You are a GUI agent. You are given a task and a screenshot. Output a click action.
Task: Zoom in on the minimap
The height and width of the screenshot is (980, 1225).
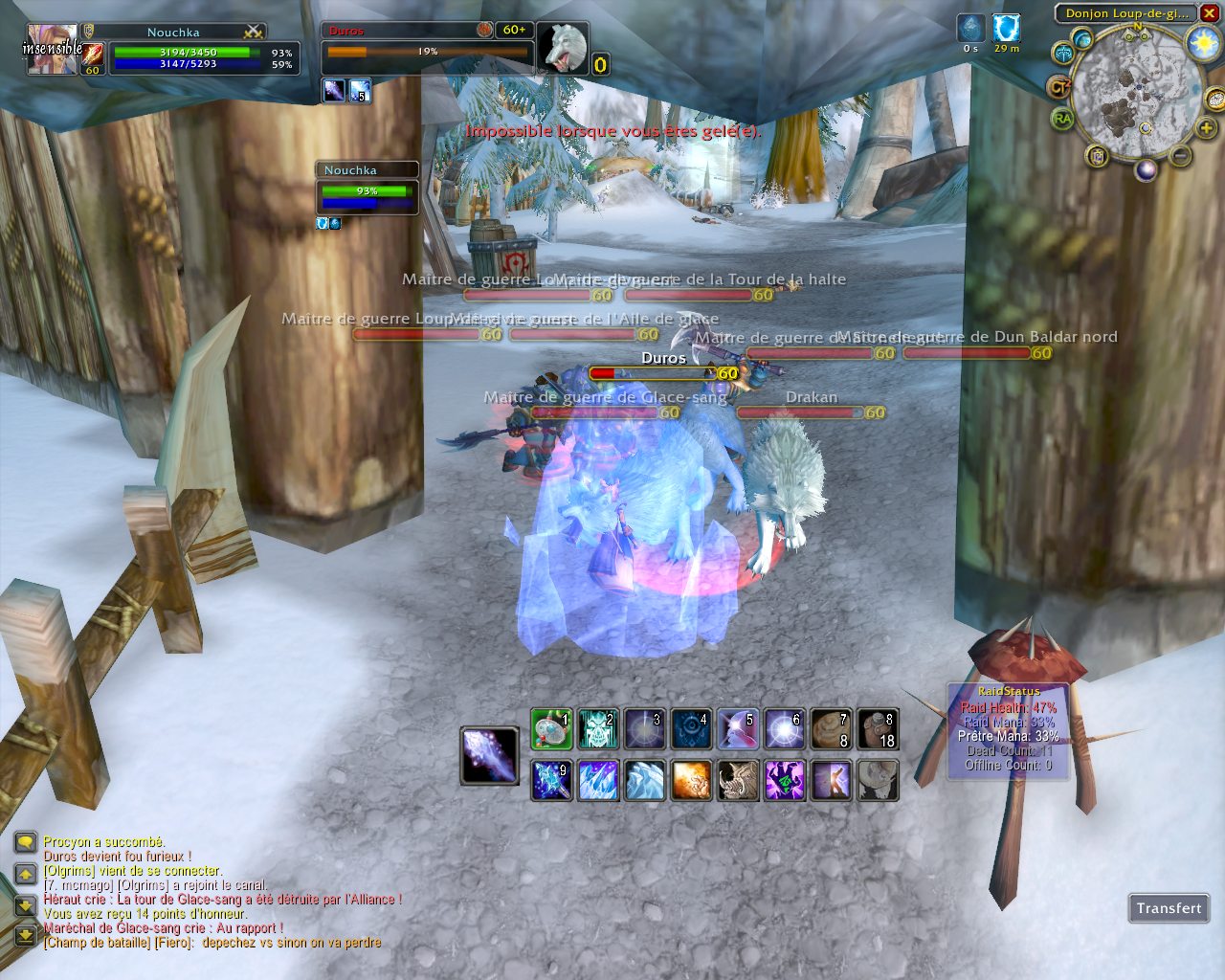pos(1206,128)
